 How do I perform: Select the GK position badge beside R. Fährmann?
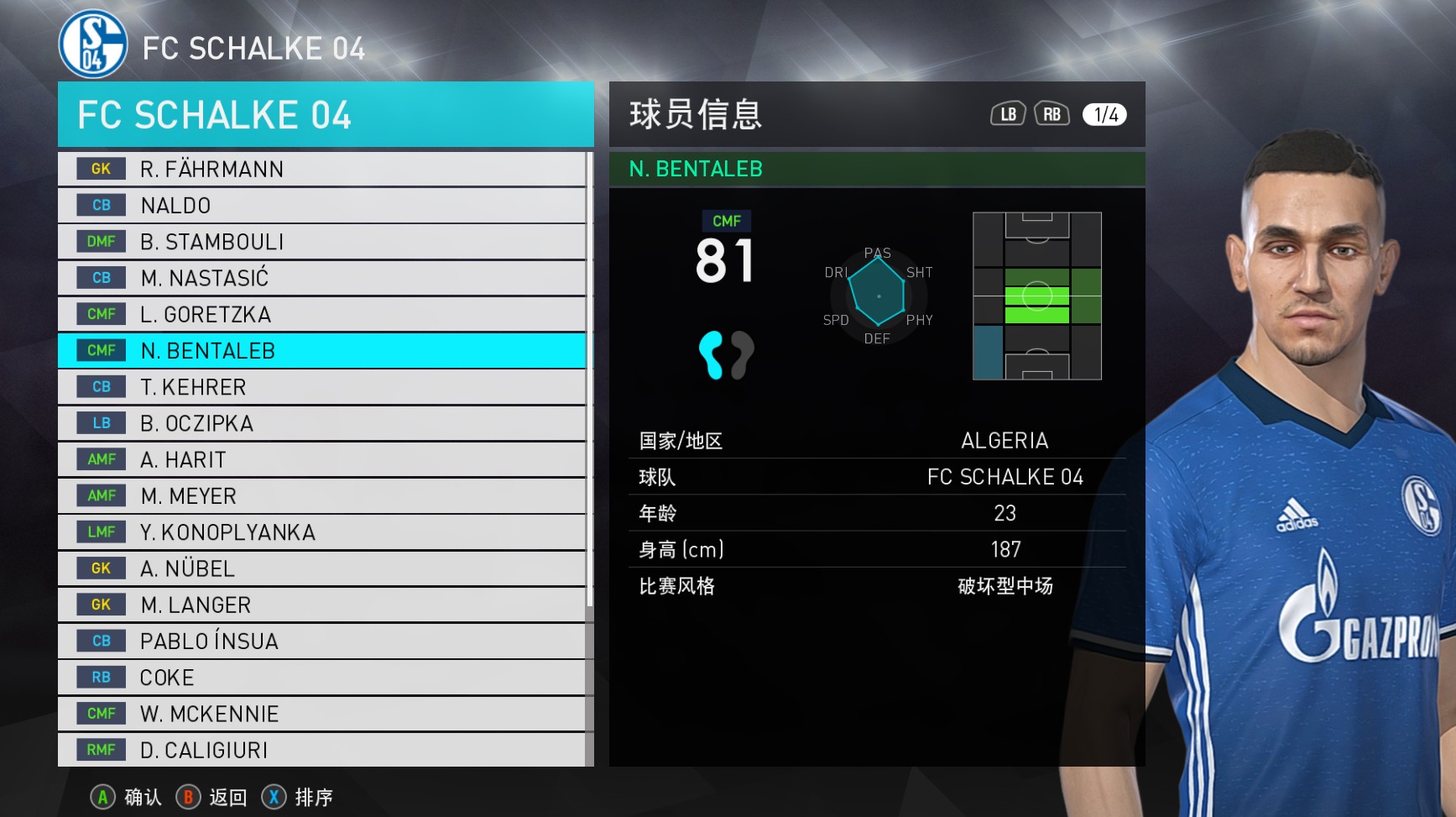tap(100, 169)
